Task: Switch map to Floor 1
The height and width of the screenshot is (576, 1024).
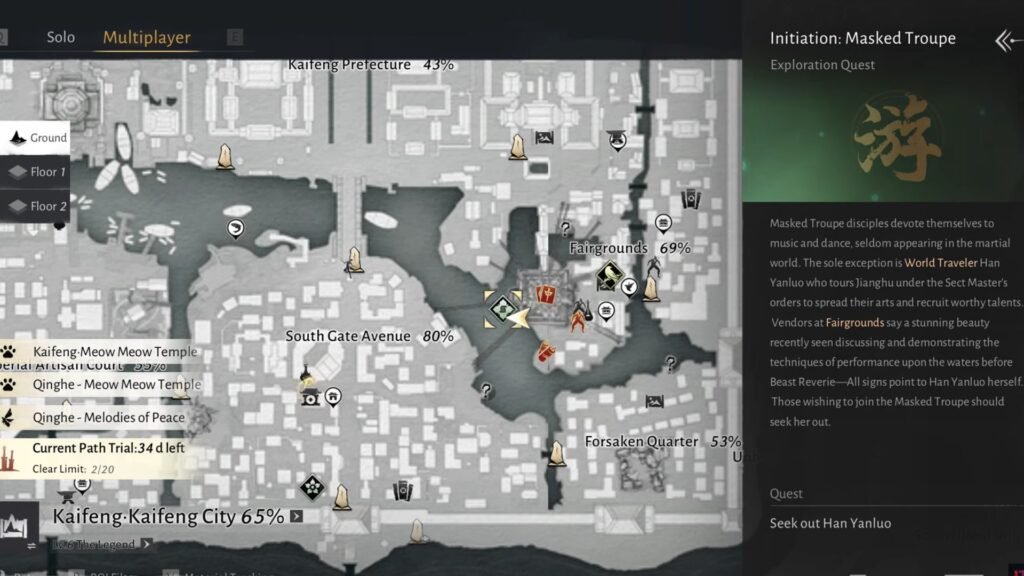Action: tap(37, 172)
